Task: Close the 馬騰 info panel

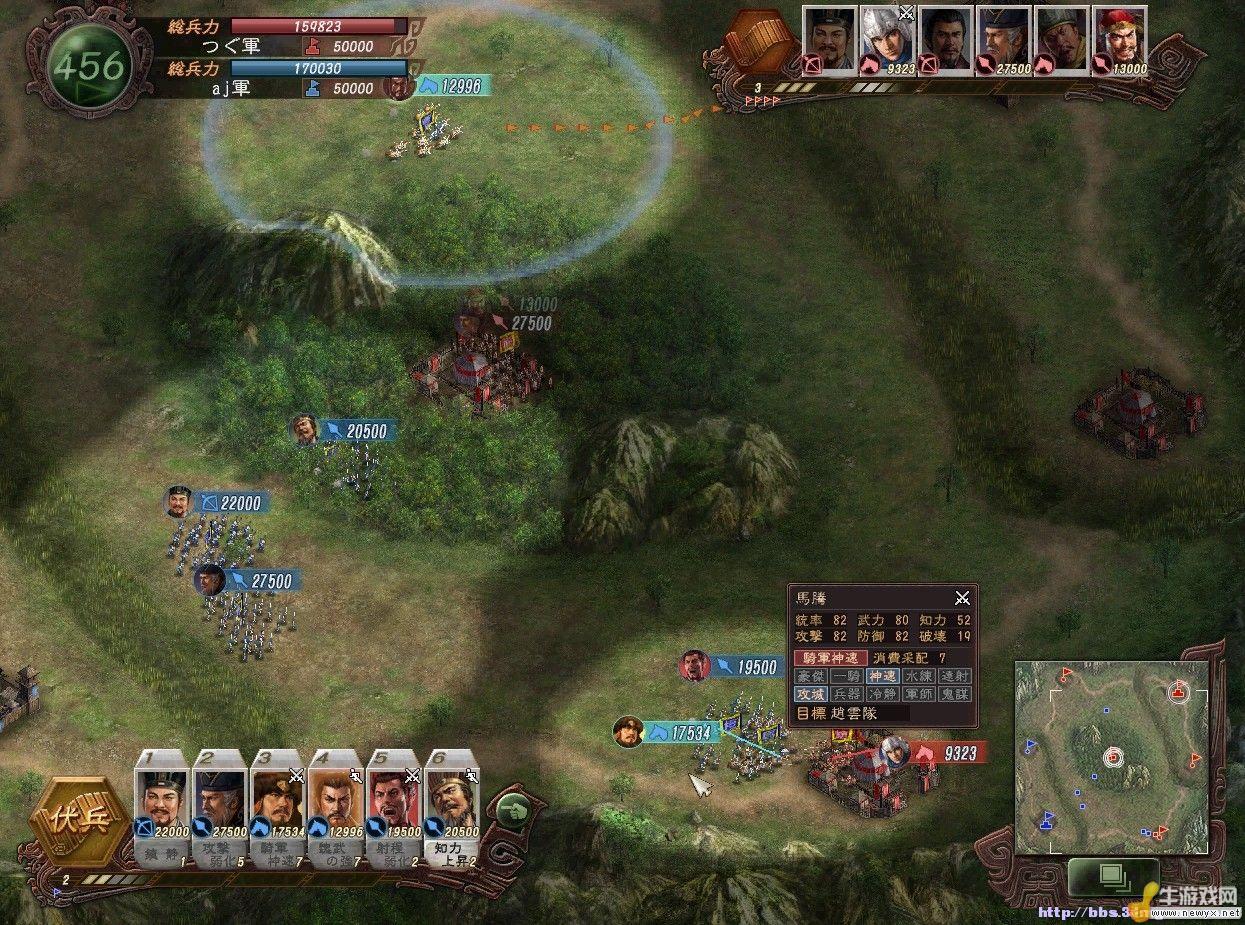Action: pyautogui.click(x=962, y=598)
